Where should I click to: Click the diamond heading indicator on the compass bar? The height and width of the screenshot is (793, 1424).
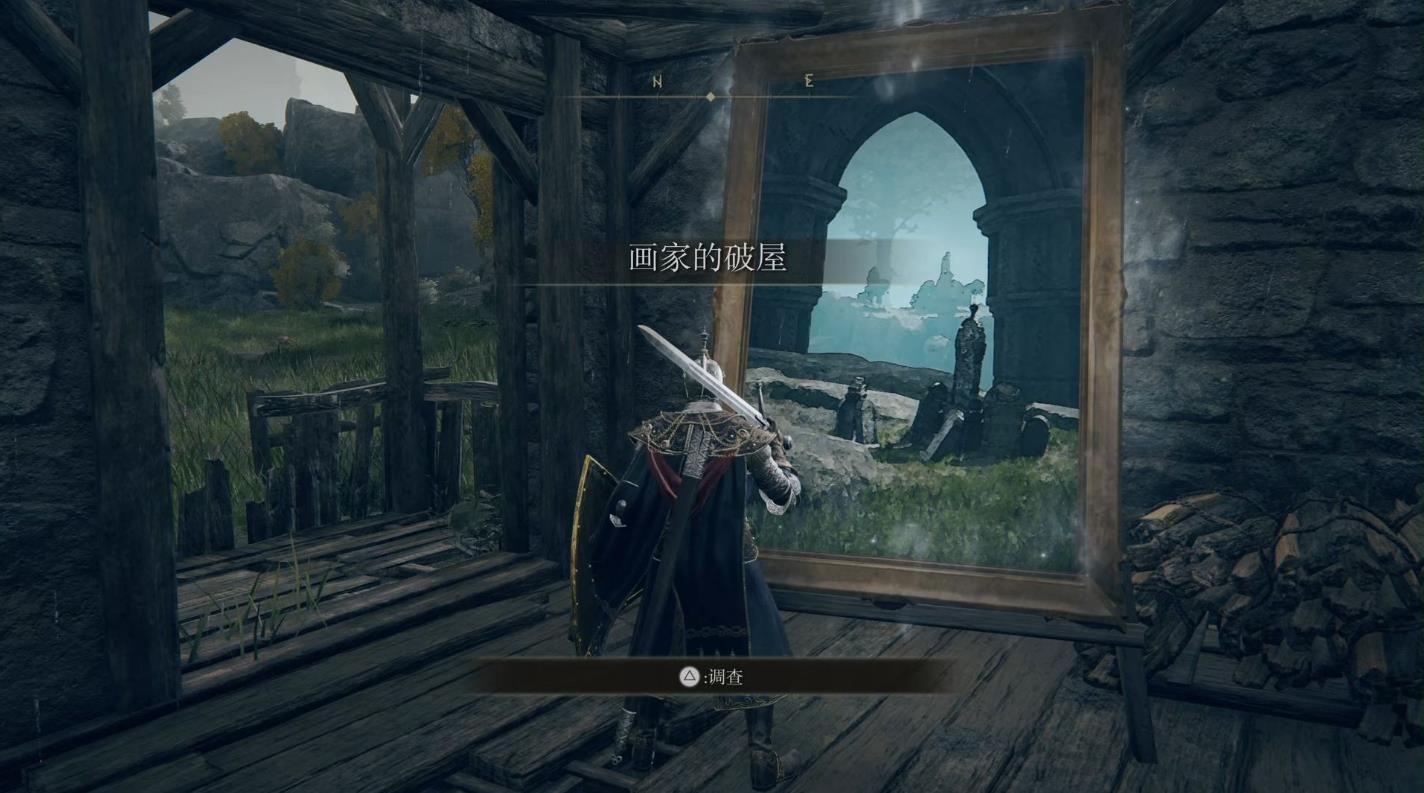[713, 96]
